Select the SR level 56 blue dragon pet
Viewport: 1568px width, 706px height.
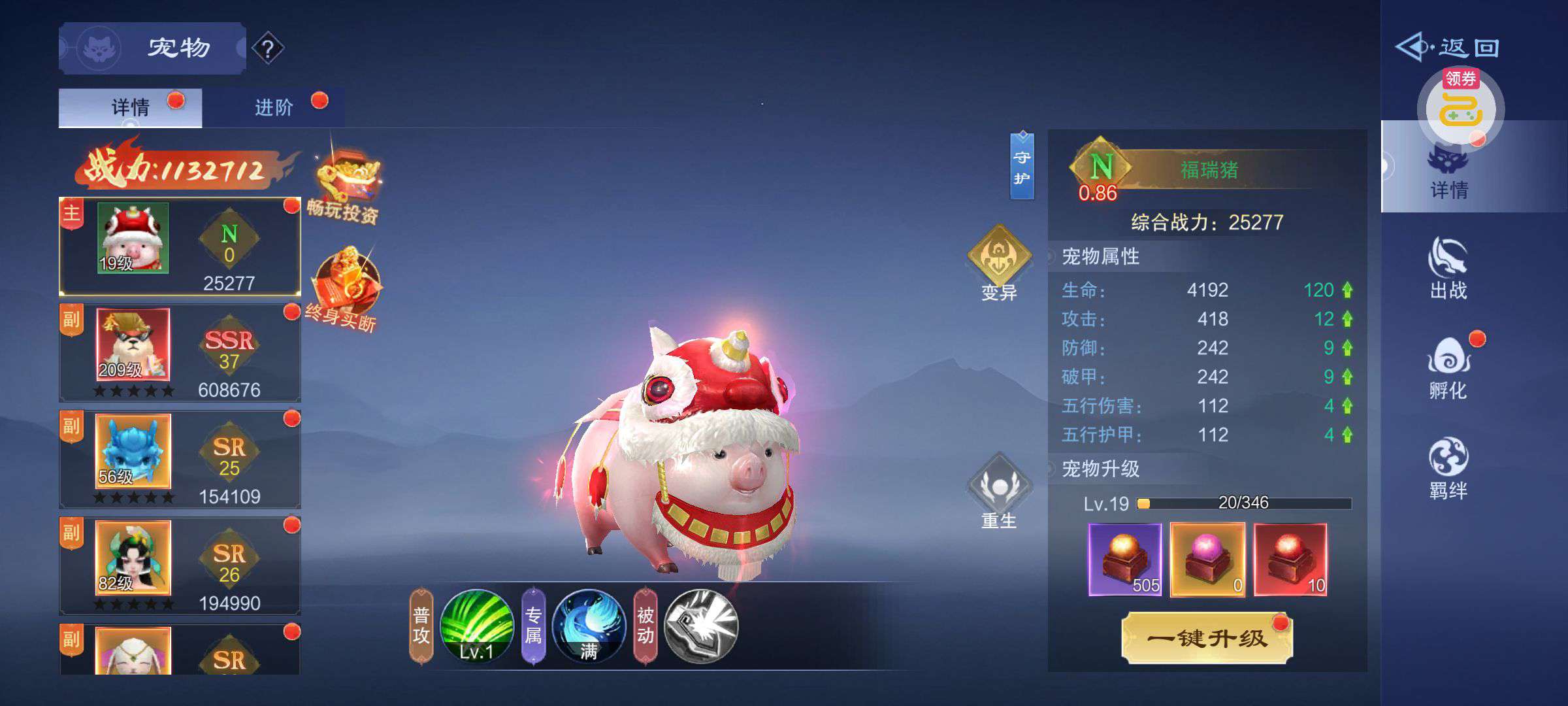180,460
